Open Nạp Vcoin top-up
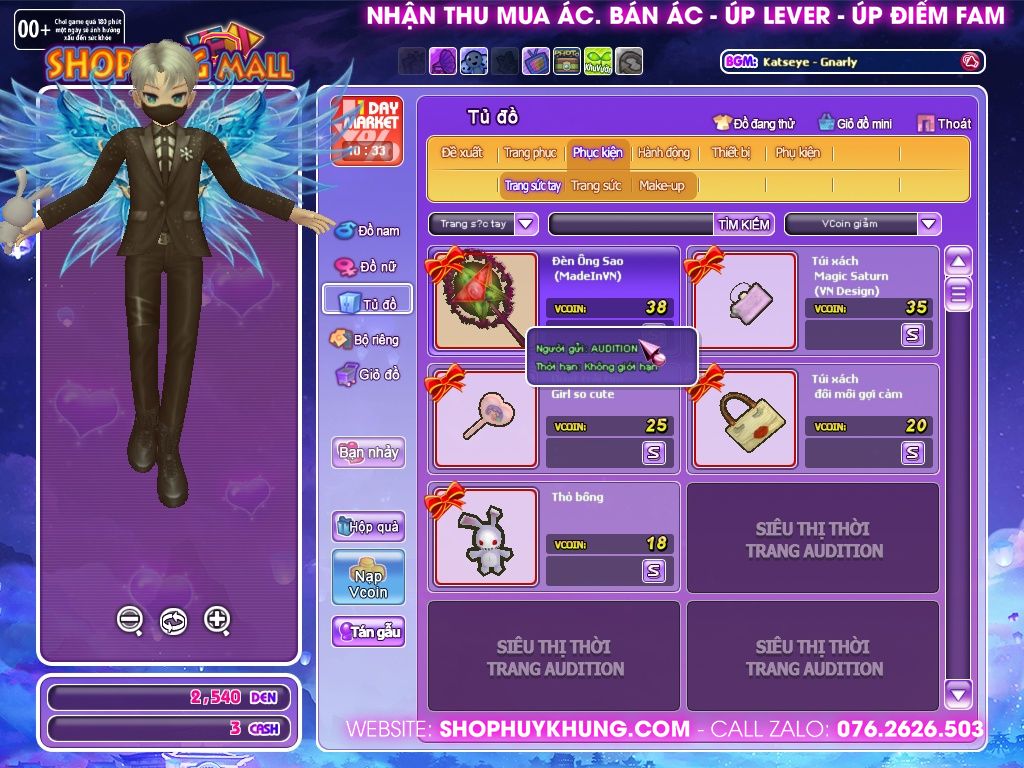Screen dimensions: 1024x768 (368, 577)
